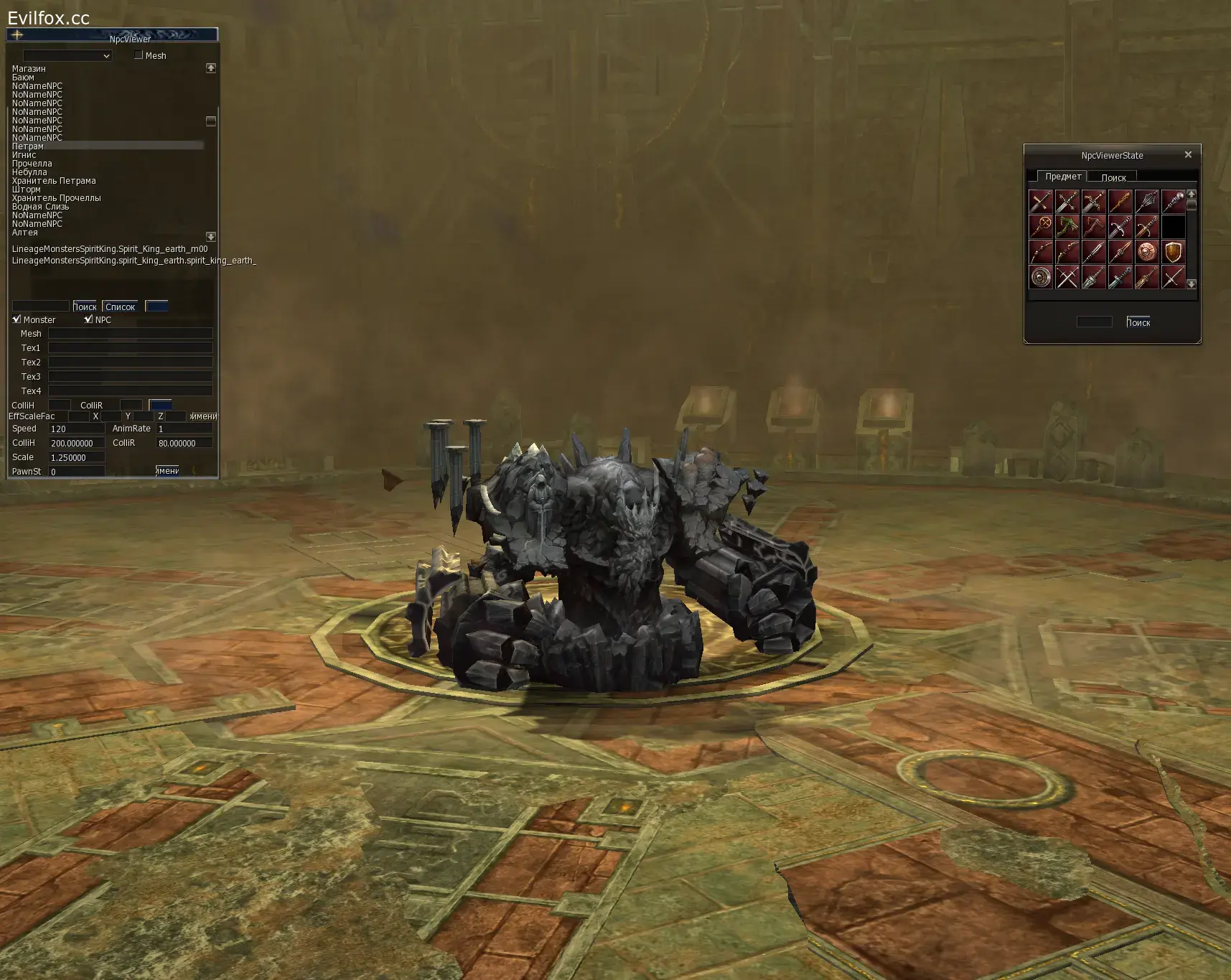Select the Предмет tab

1064,176
